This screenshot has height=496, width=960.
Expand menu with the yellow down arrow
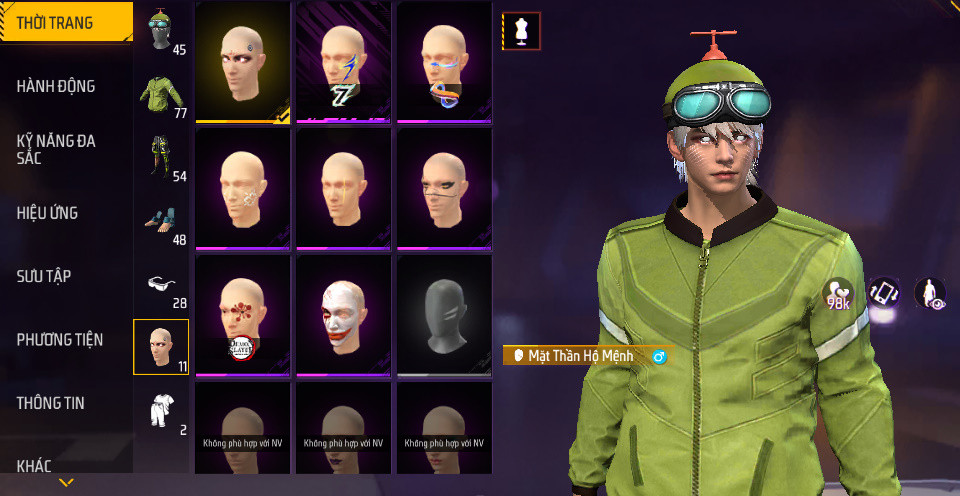click(x=66, y=483)
